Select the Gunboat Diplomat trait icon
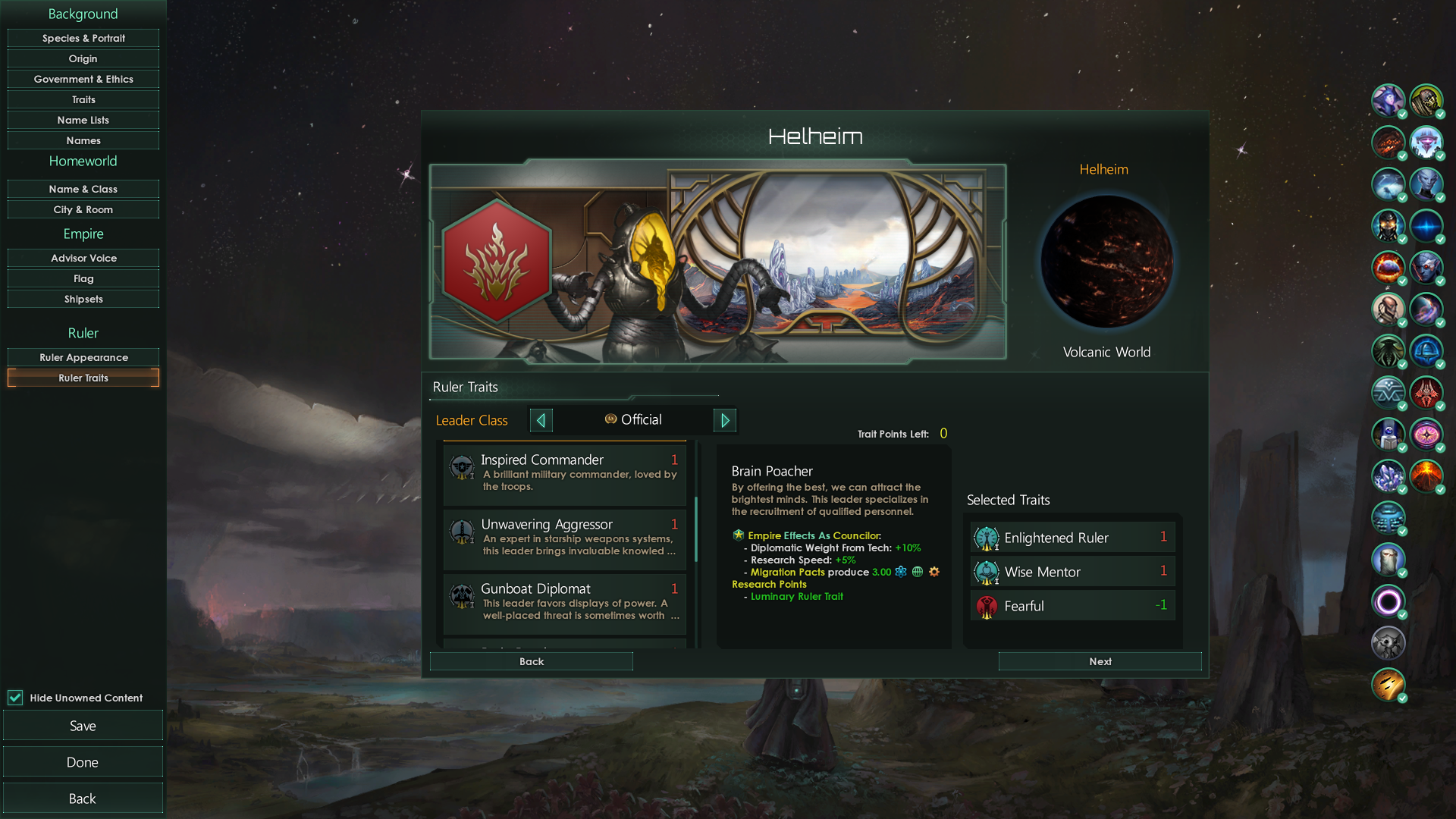The height and width of the screenshot is (819, 1456). pyautogui.click(x=463, y=596)
